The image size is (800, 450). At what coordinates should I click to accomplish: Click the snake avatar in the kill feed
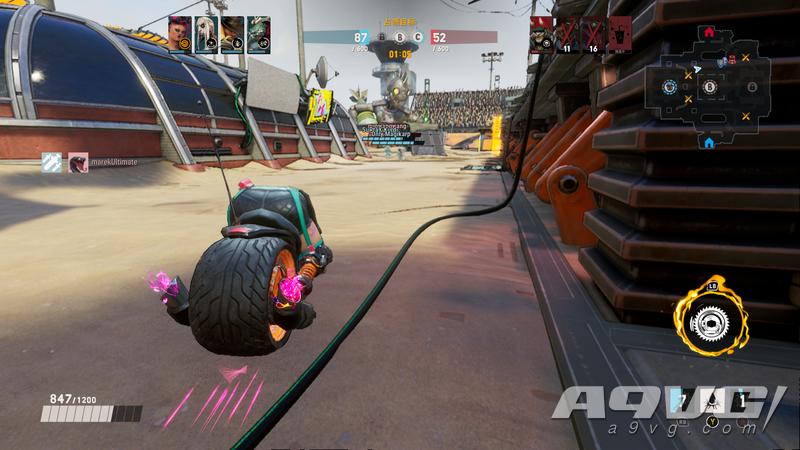78,163
